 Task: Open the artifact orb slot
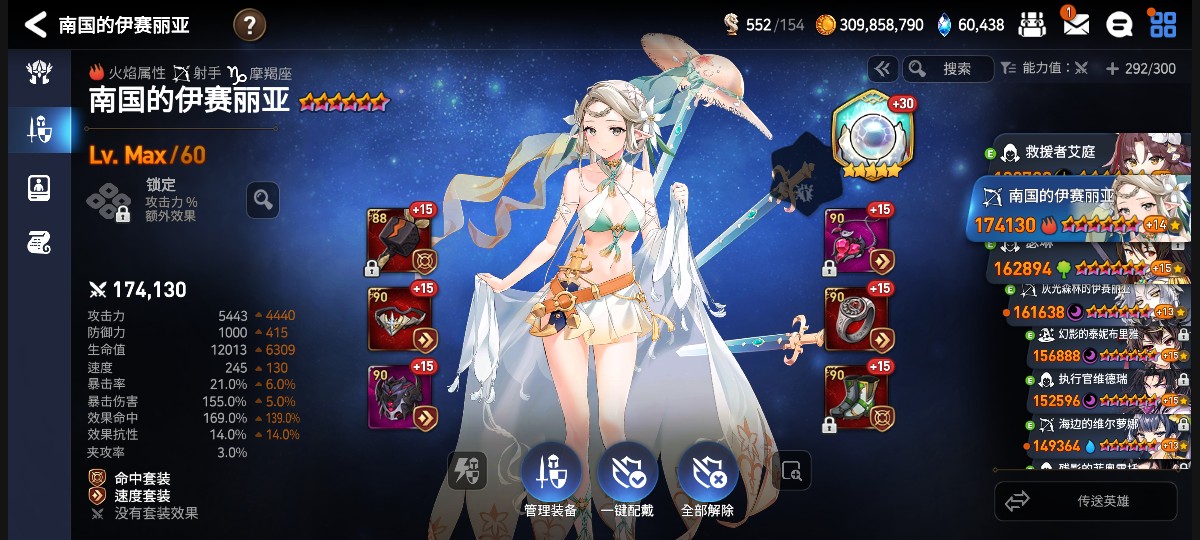coord(874,136)
